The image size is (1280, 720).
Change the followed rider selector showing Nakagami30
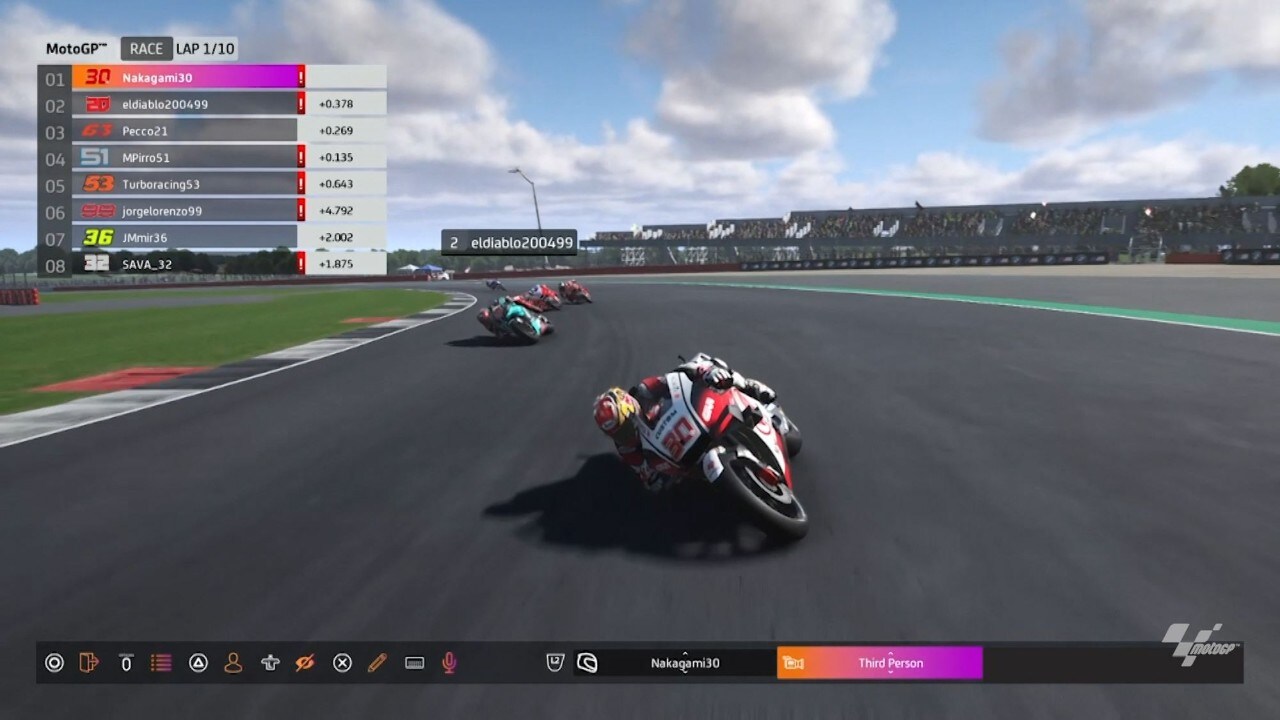point(685,662)
